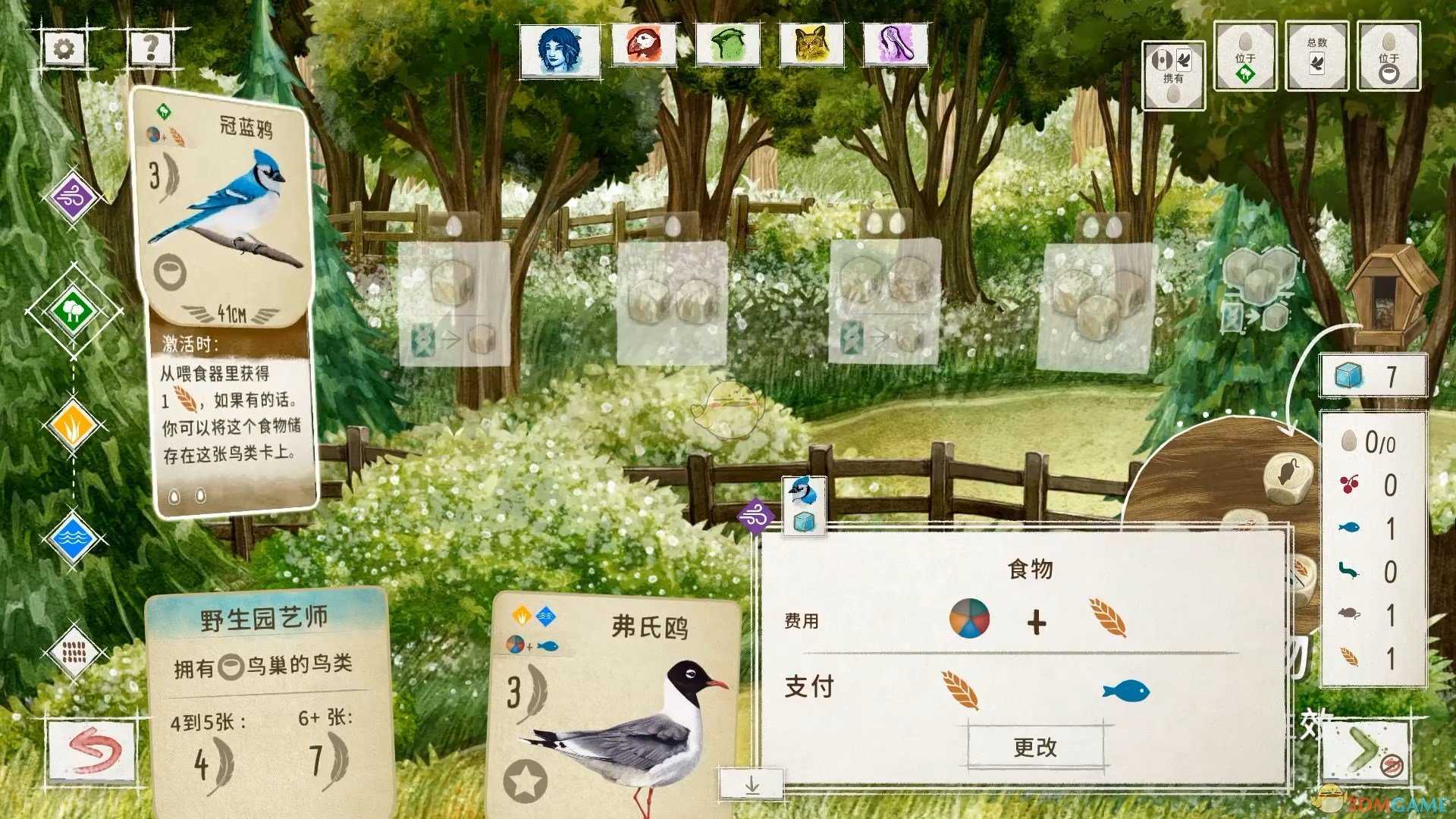Click the wild food color wheel token

pyautogui.click(x=970, y=620)
